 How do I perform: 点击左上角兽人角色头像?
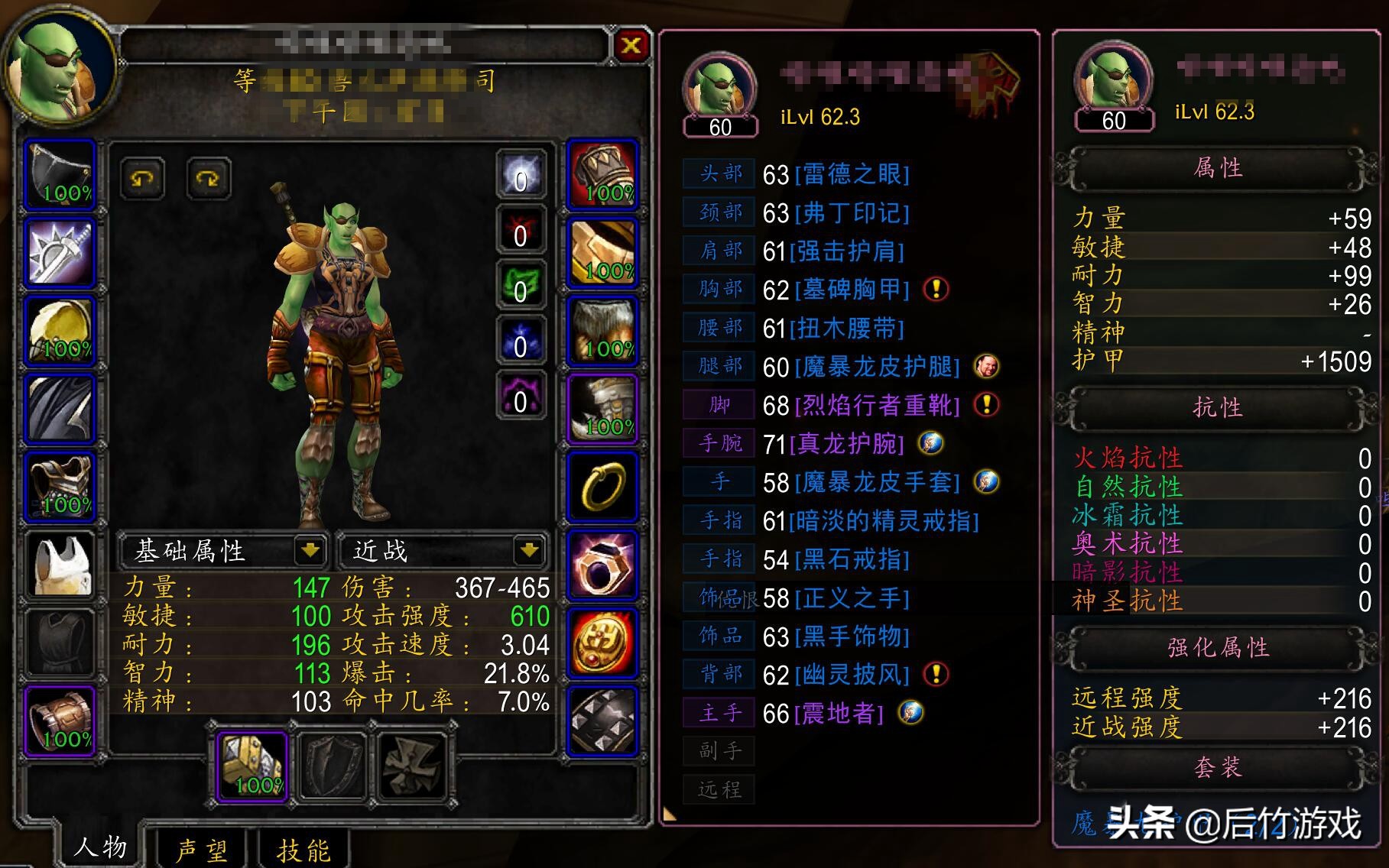[x=60, y=65]
